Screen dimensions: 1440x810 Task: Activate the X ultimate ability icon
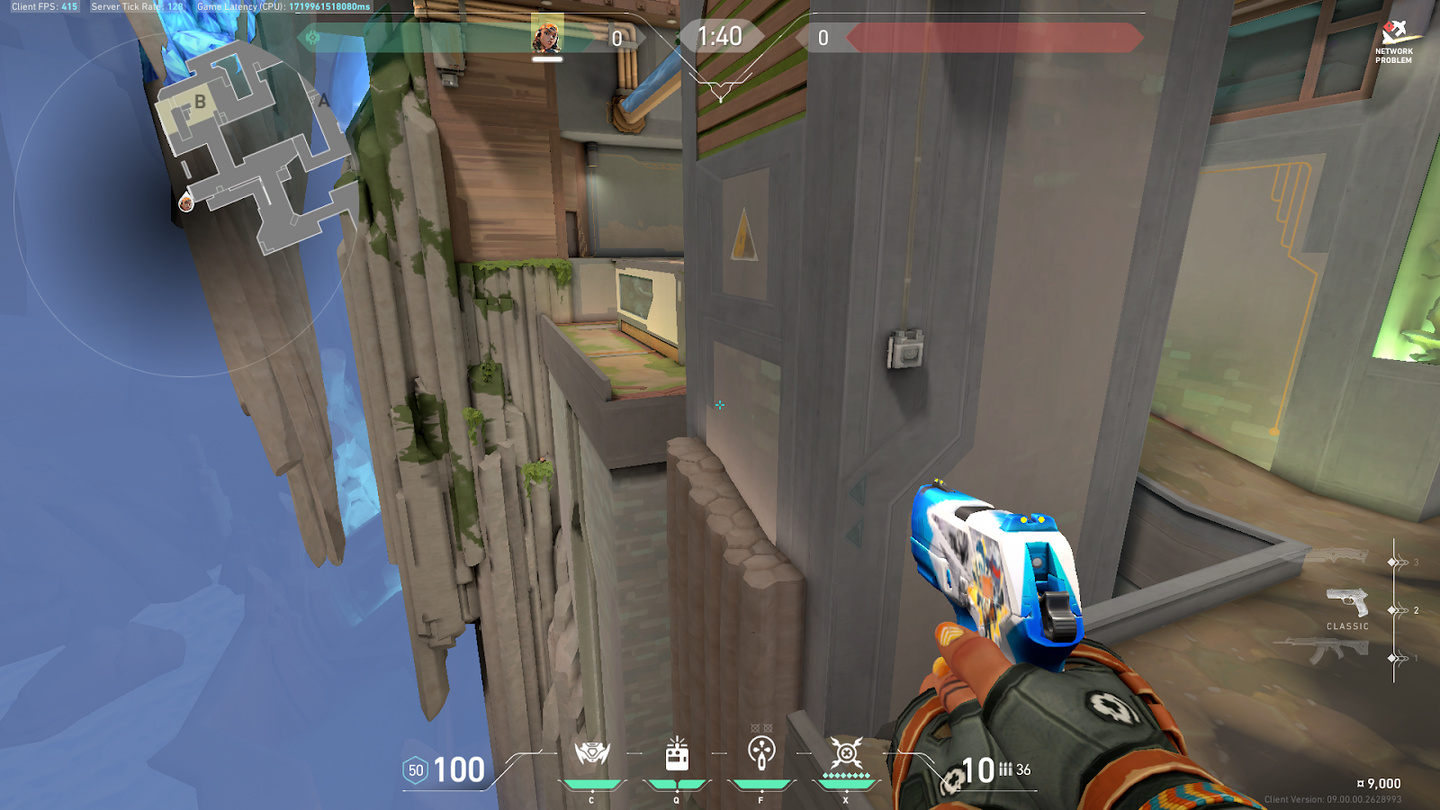coord(846,753)
